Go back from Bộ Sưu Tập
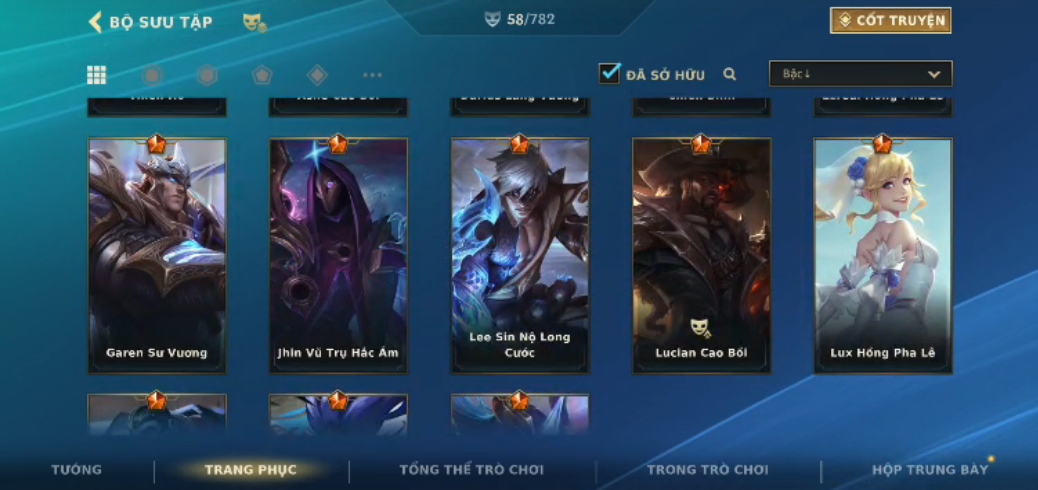The width and height of the screenshot is (1038, 490). pos(96,22)
